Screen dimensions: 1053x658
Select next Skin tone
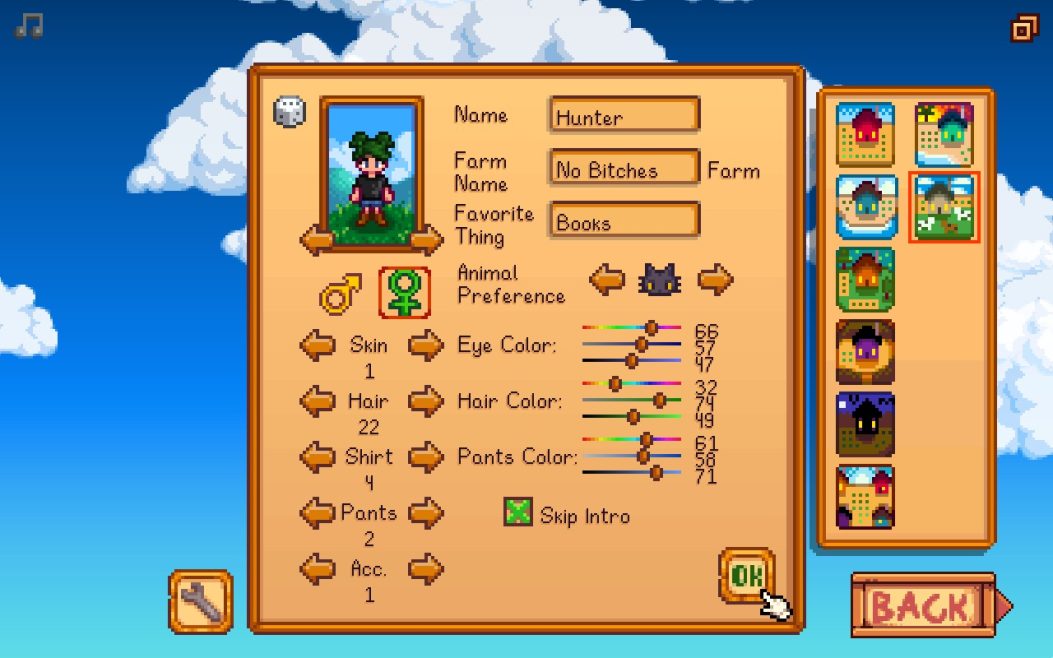426,346
